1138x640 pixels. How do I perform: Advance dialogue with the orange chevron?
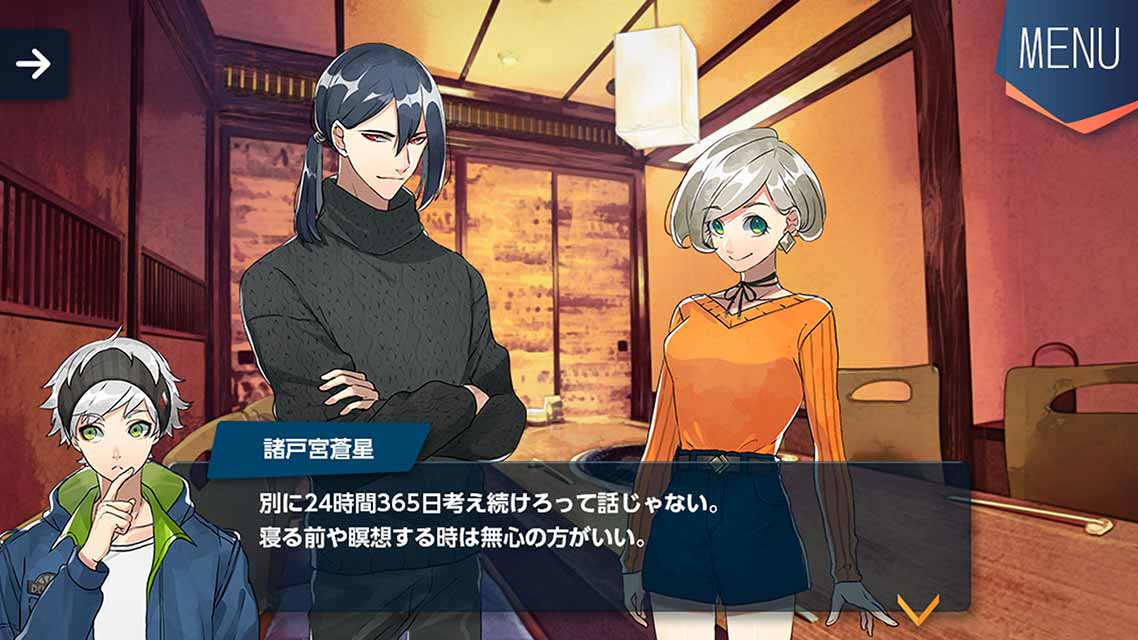917,607
